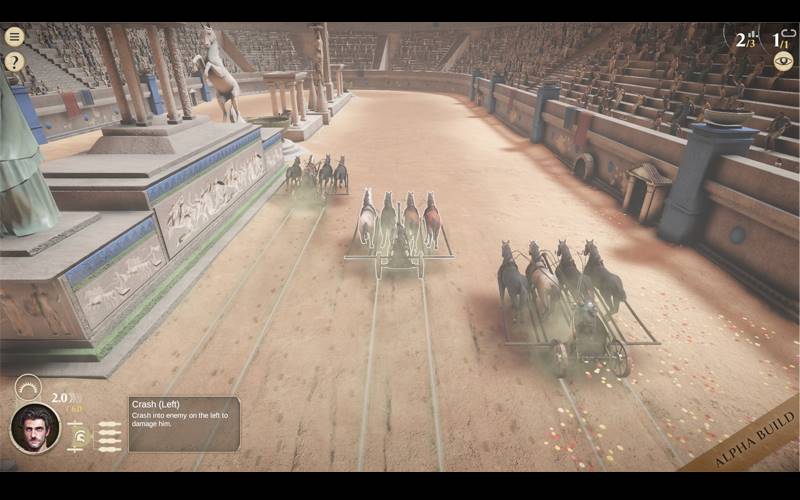Select the charioteer portrait
The width and height of the screenshot is (800, 500).
click(x=35, y=428)
